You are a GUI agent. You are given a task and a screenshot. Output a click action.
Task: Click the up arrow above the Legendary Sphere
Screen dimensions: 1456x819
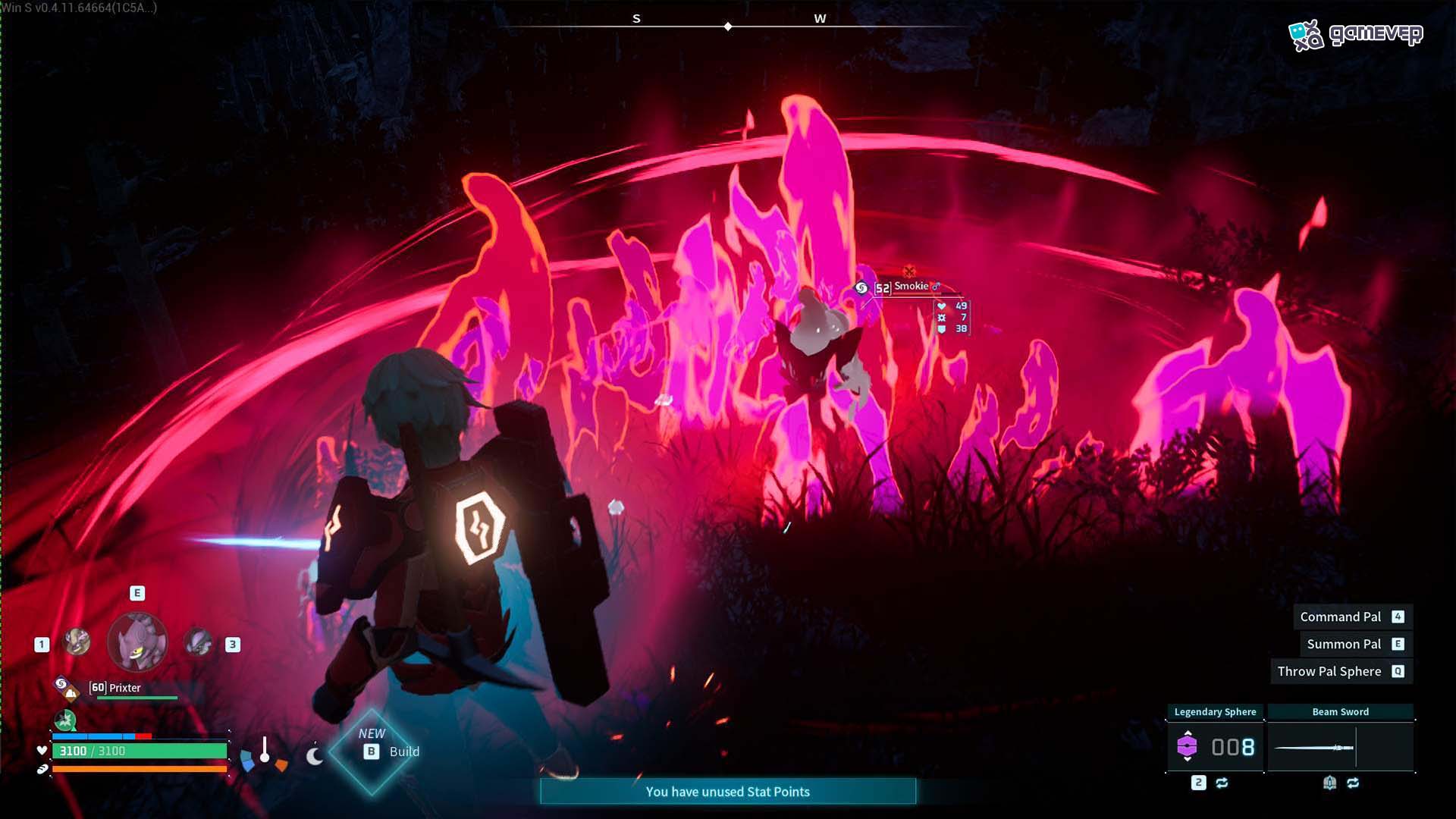[x=1188, y=733]
